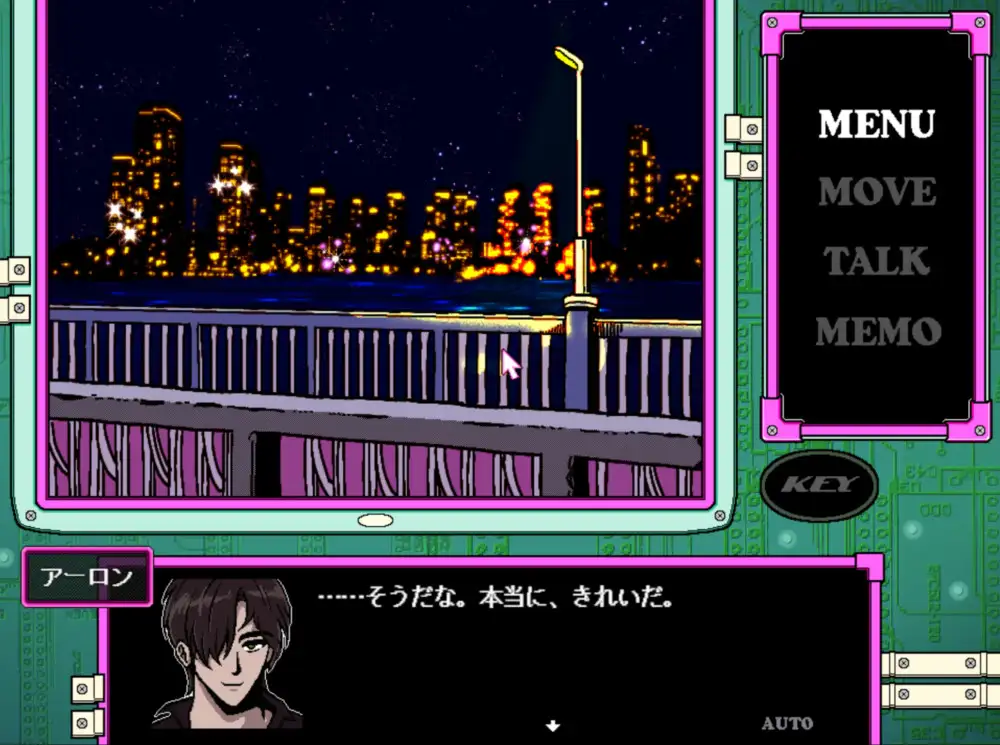The height and width of the screenshot is (745, 1000).
Task: Choose the TALK command
Action: [876, 261]
